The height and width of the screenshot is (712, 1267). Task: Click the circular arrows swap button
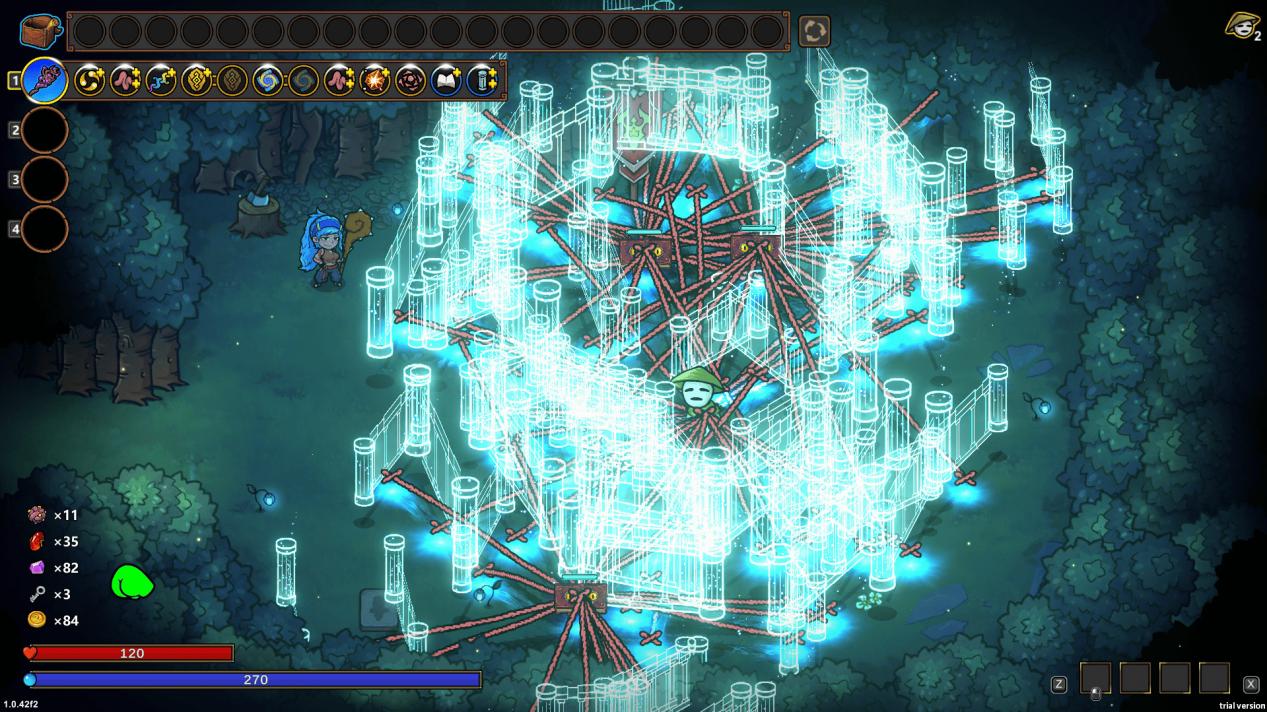[814, 31]
